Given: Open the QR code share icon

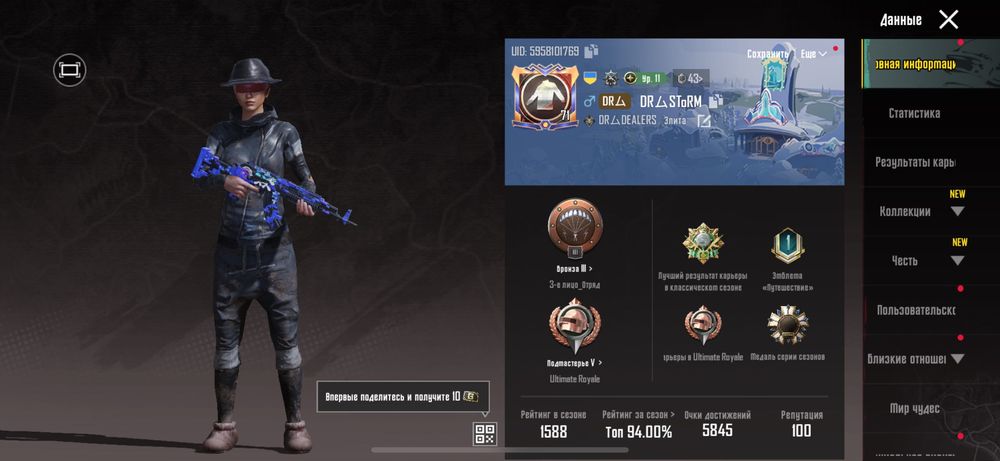Looking at the screenshot, I should point(484,434).
